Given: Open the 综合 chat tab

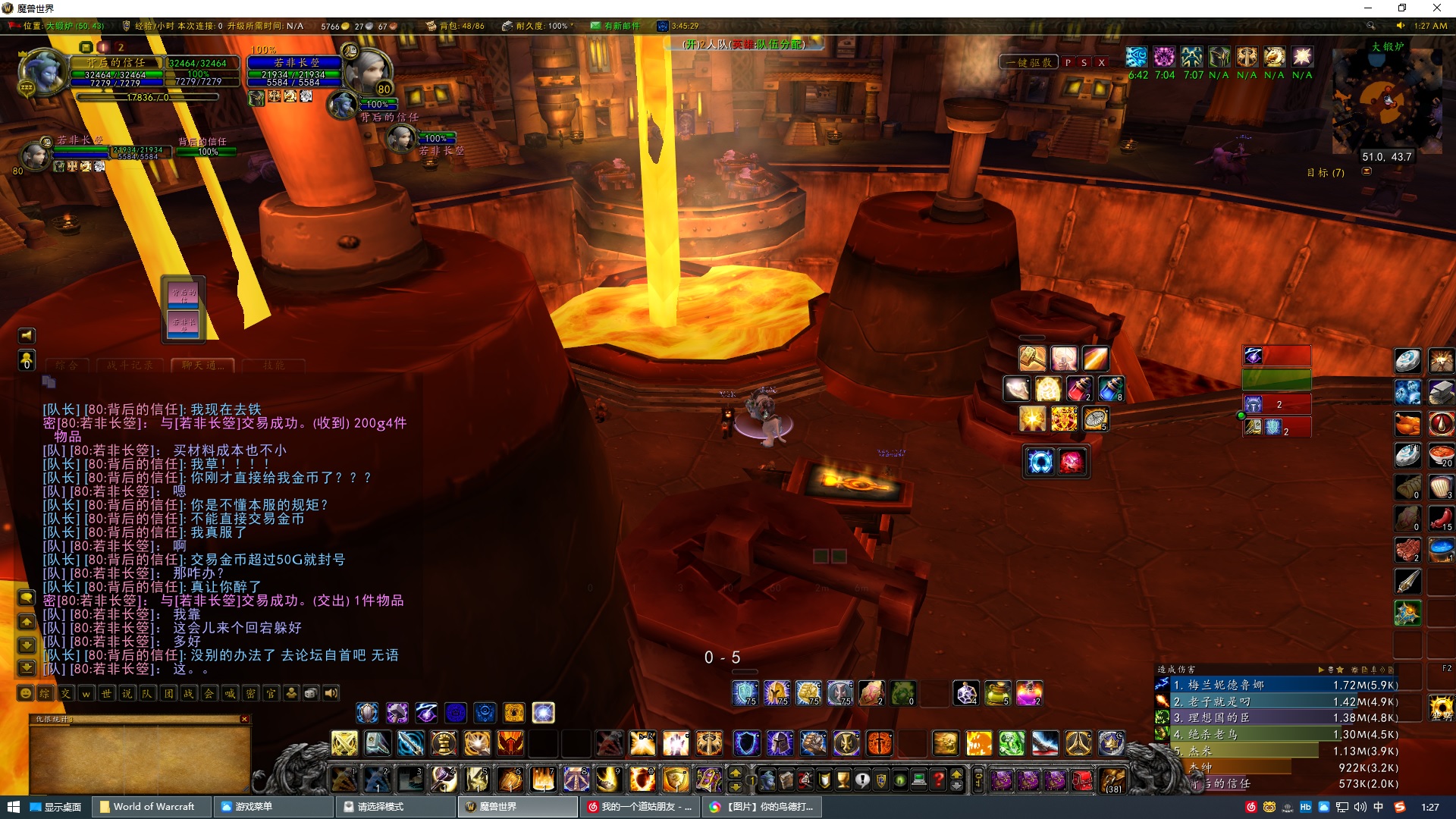Looking at the screenshot, I should coord(67,366).
